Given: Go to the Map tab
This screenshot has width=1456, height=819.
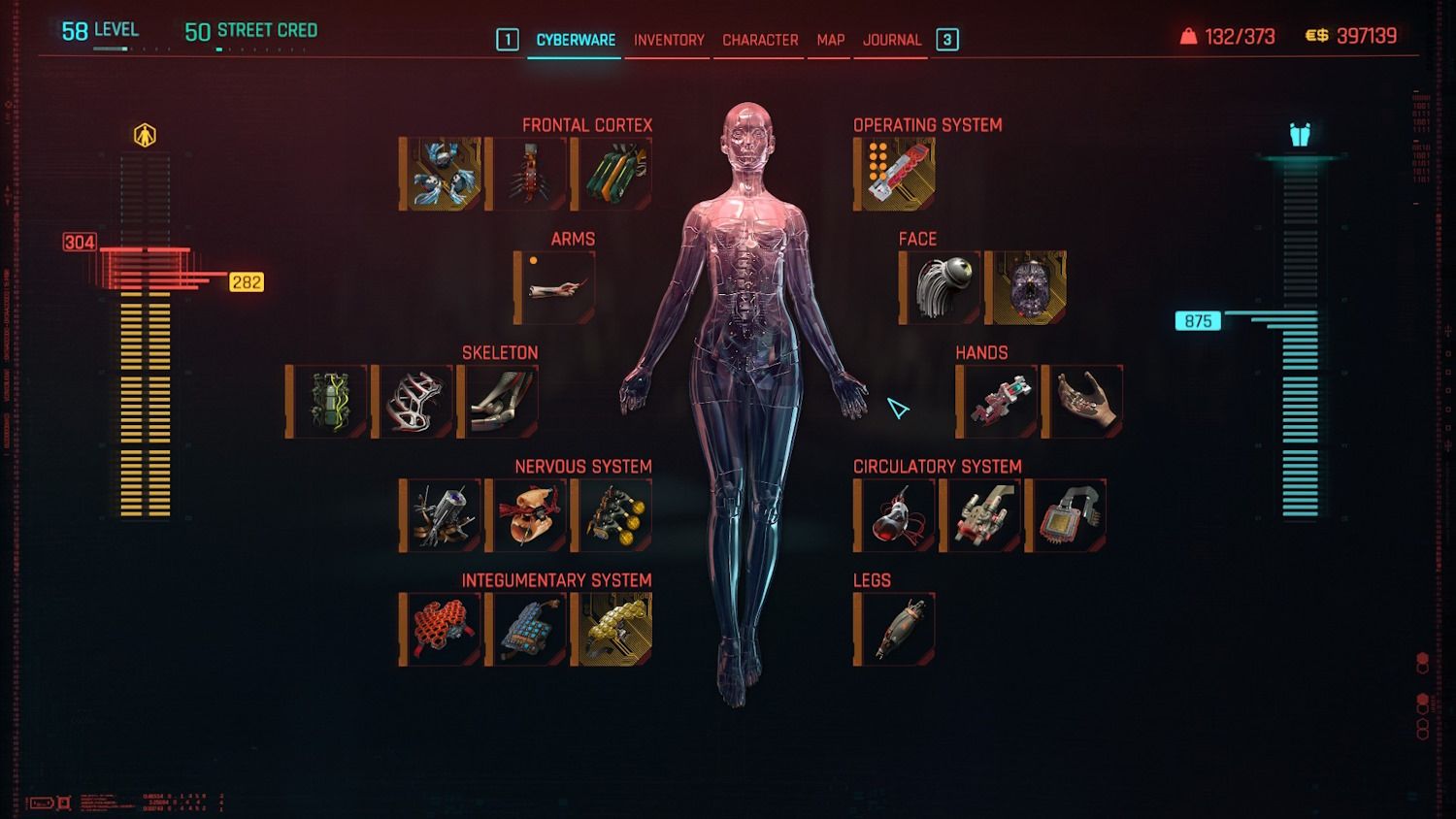Looking at the screenshot, I should pos(830,40).
